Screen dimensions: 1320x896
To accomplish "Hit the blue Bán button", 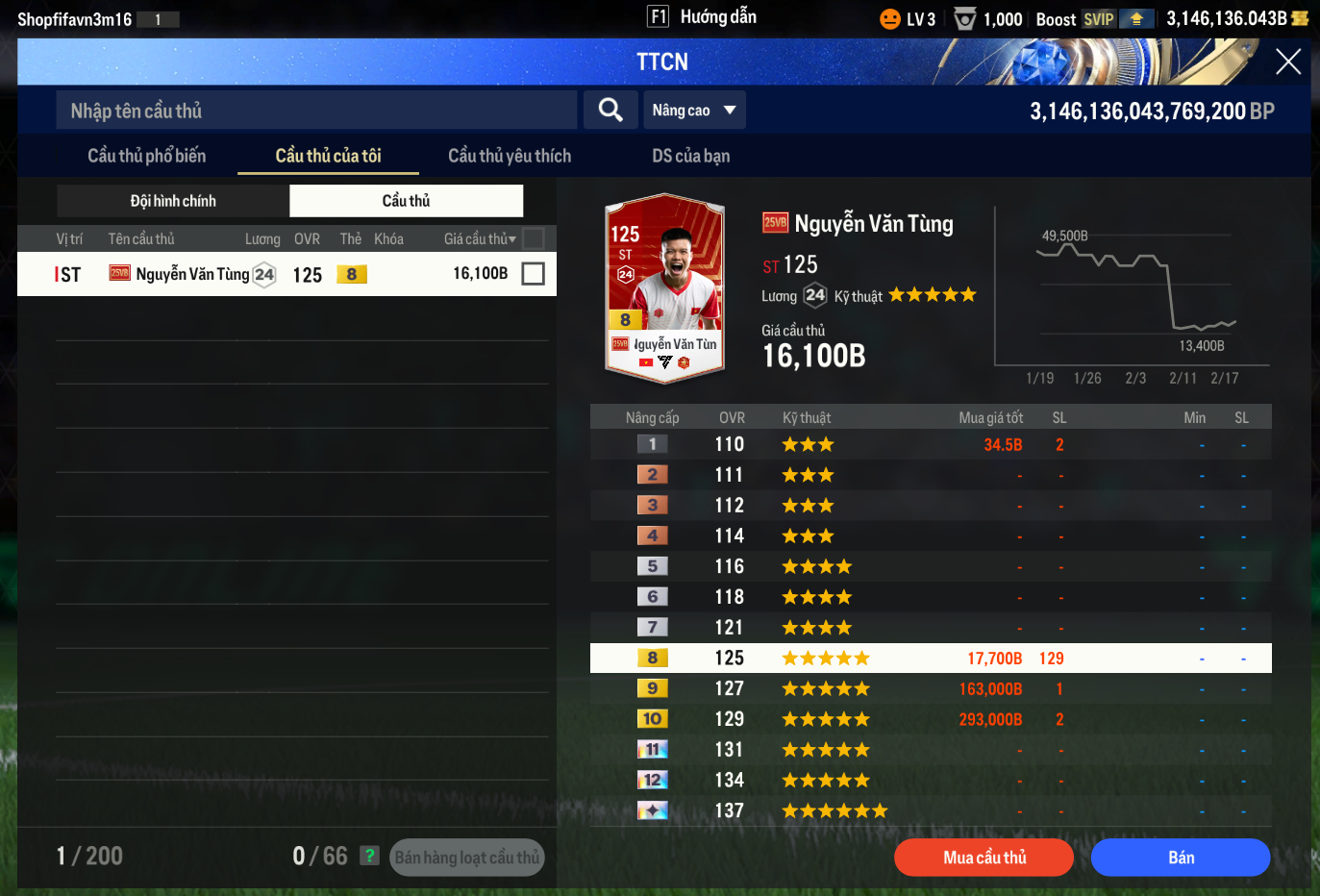I will point(1181,858).
